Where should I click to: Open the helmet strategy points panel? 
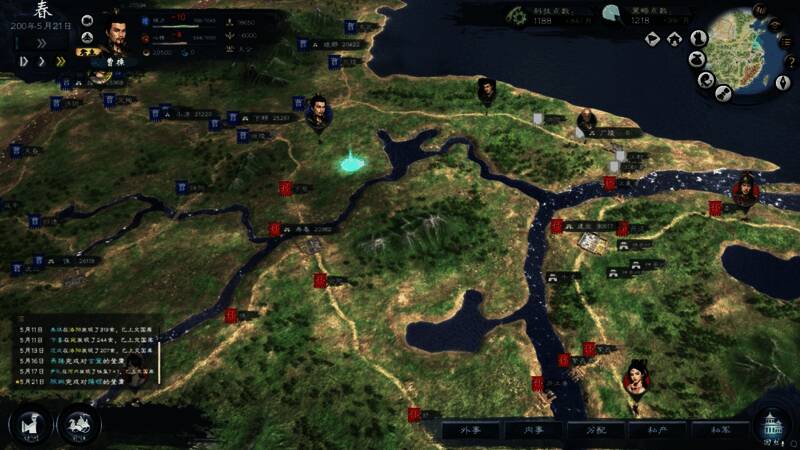coord(612,14)
